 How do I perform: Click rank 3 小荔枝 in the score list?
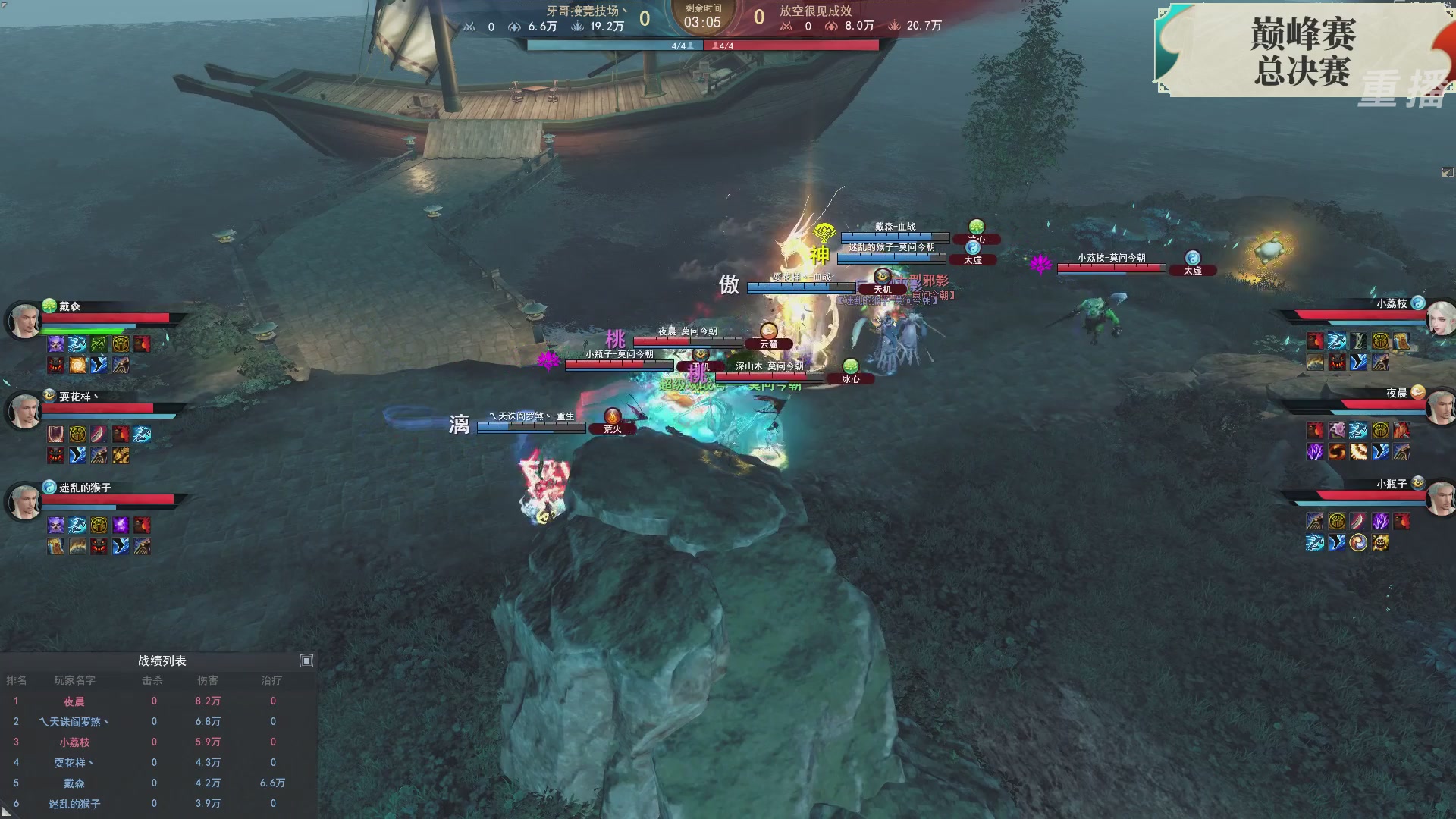pos(74,742)
